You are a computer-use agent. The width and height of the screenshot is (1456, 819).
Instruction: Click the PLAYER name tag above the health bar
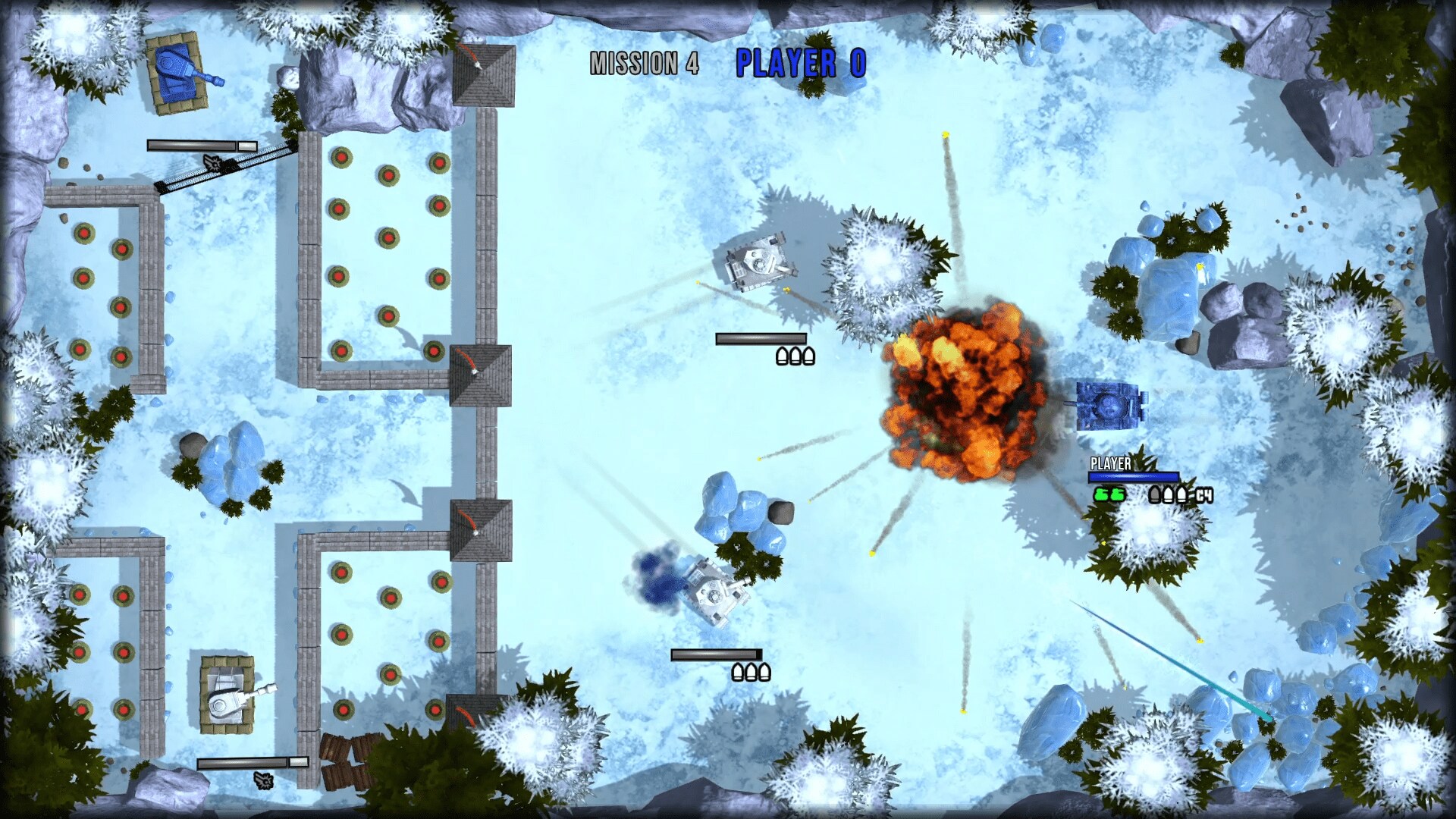pos(1109,463)
